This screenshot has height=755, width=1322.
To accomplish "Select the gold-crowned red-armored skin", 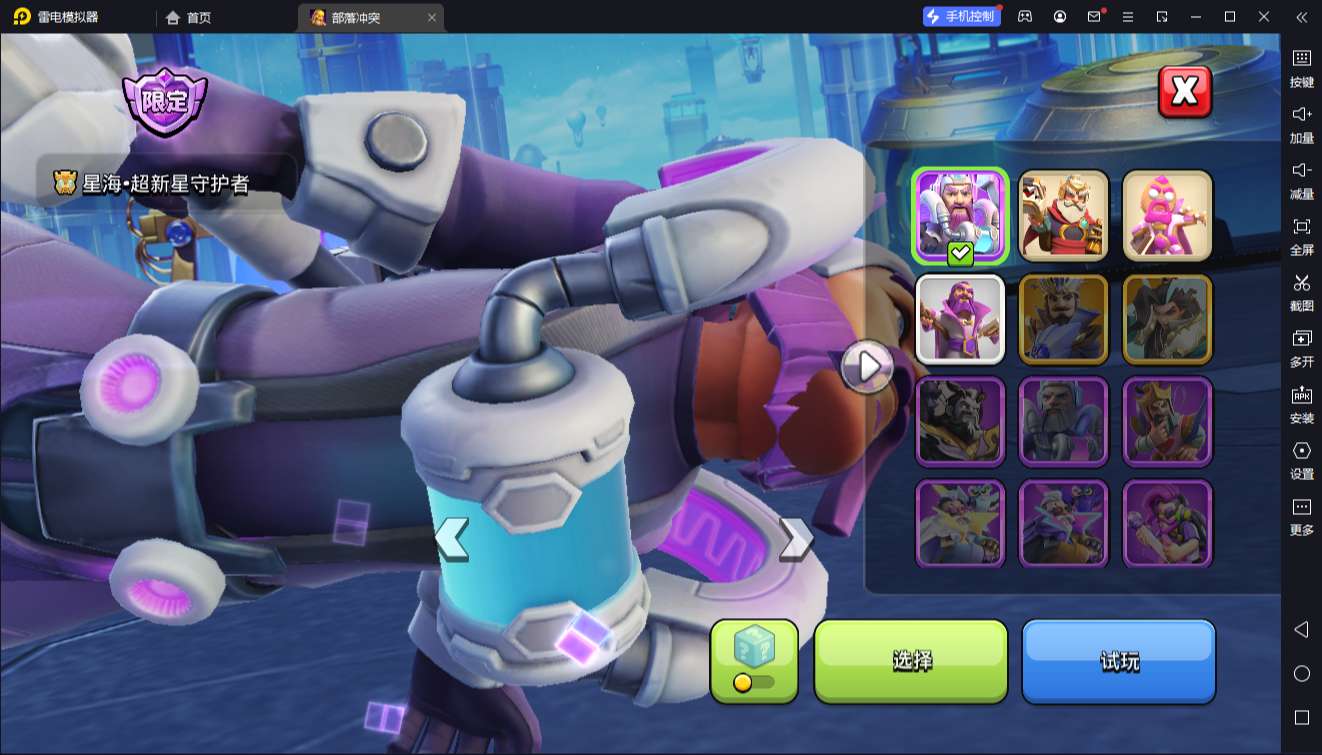I will coord(1167,421).
